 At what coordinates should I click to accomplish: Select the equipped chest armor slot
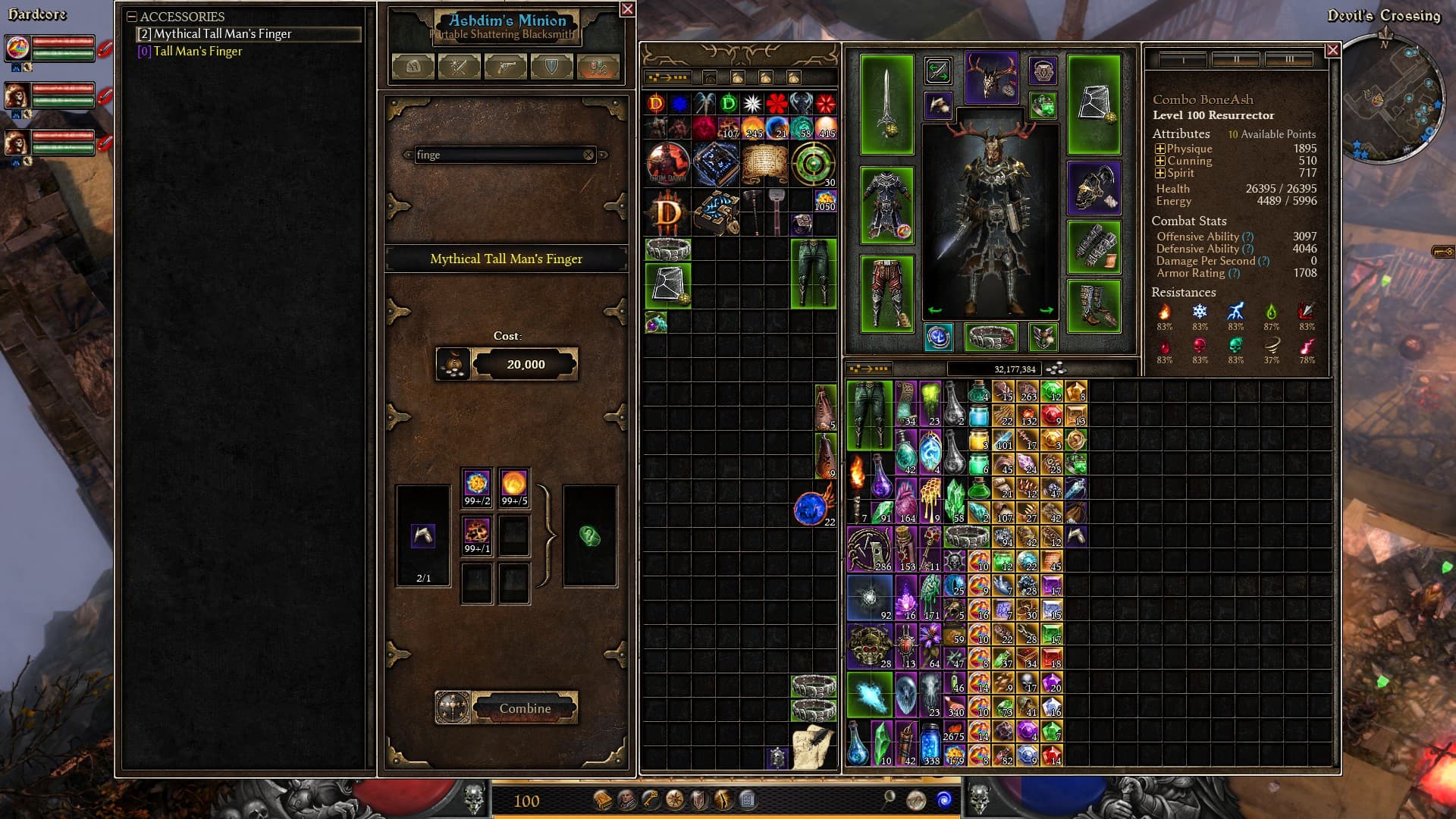point(886,205)
